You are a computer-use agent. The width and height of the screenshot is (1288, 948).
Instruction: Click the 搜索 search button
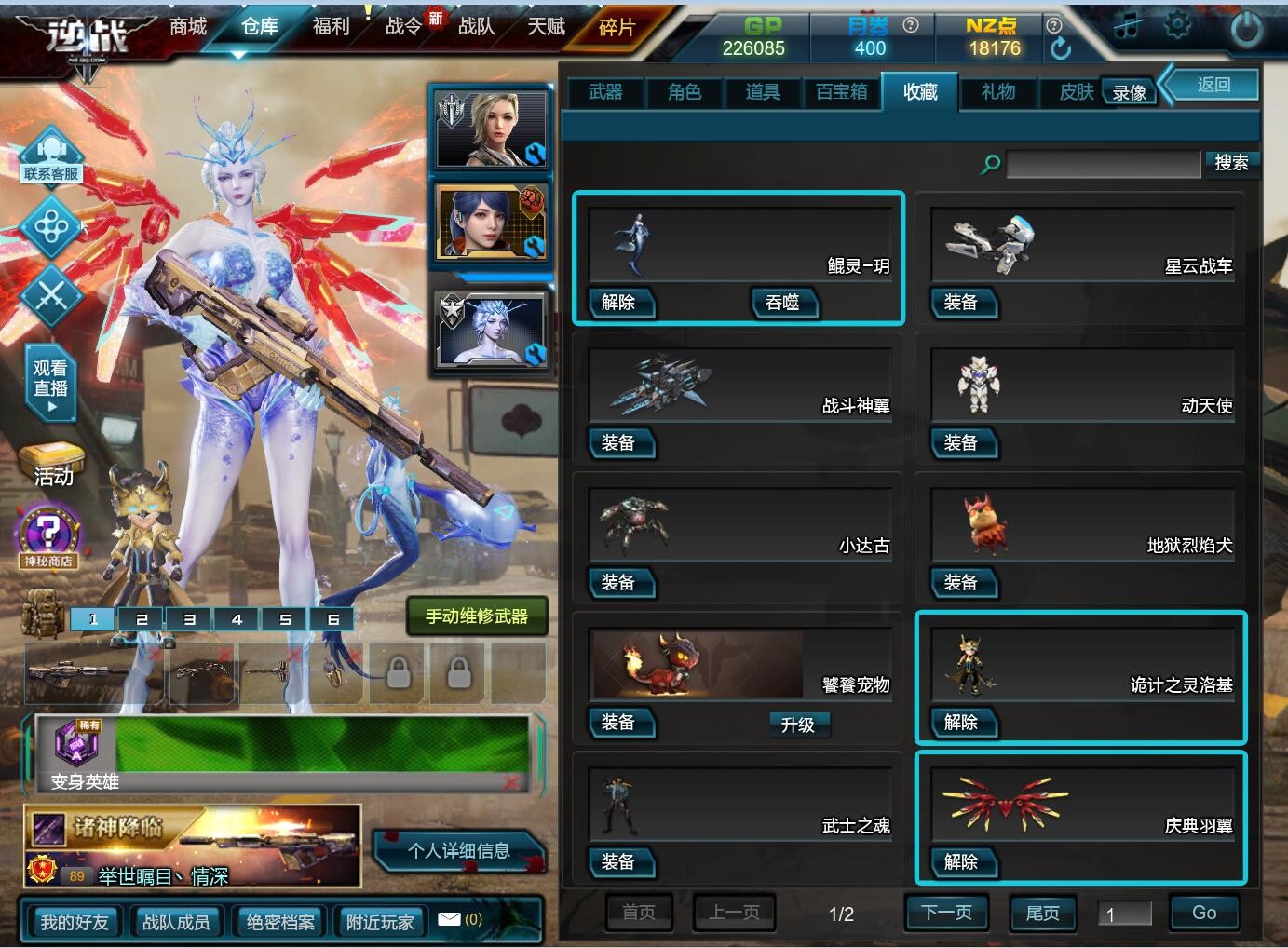[x=1231, y=163]
